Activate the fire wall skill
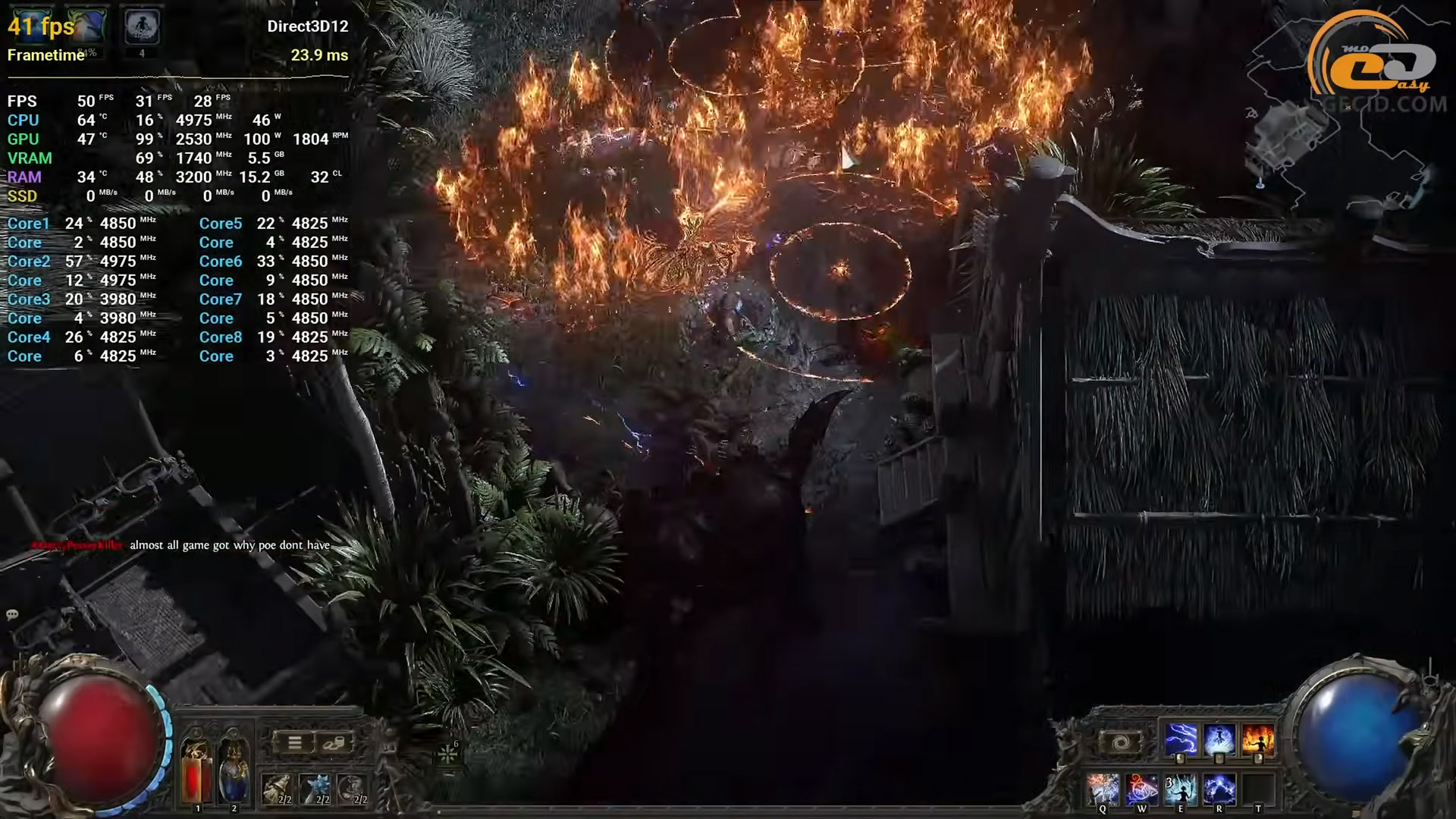 [x=1257, y=740]
